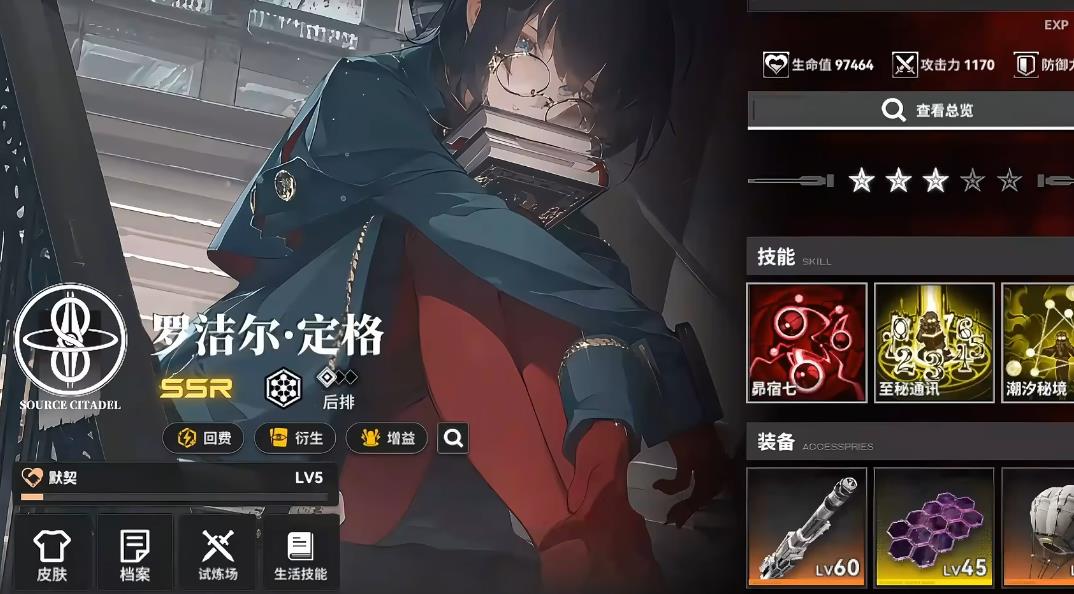Open the balloon equipment slot

(x=1040, y=527)
